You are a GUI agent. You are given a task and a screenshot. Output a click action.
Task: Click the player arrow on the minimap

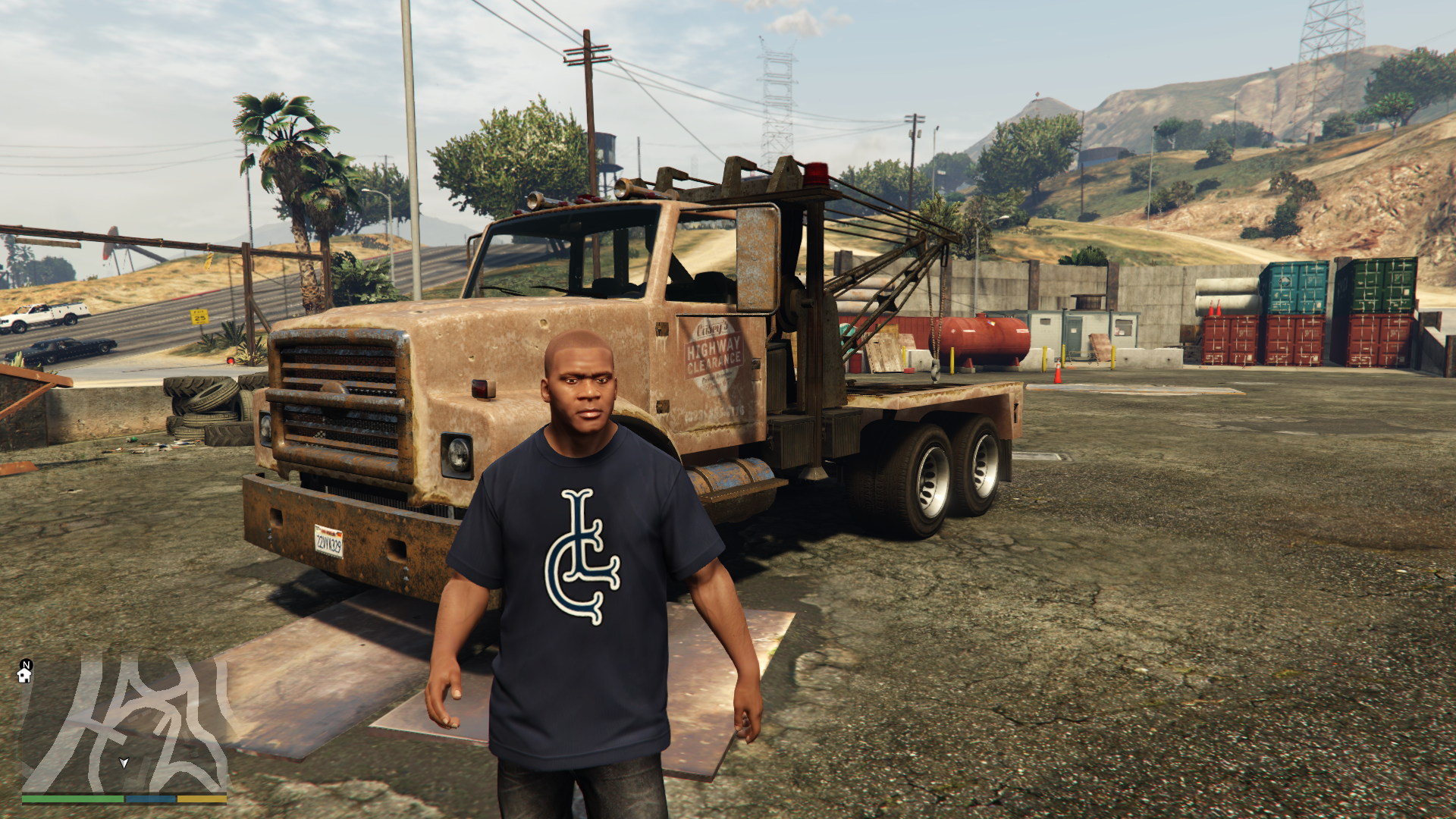pyautogui.click(x=124, y=764)
